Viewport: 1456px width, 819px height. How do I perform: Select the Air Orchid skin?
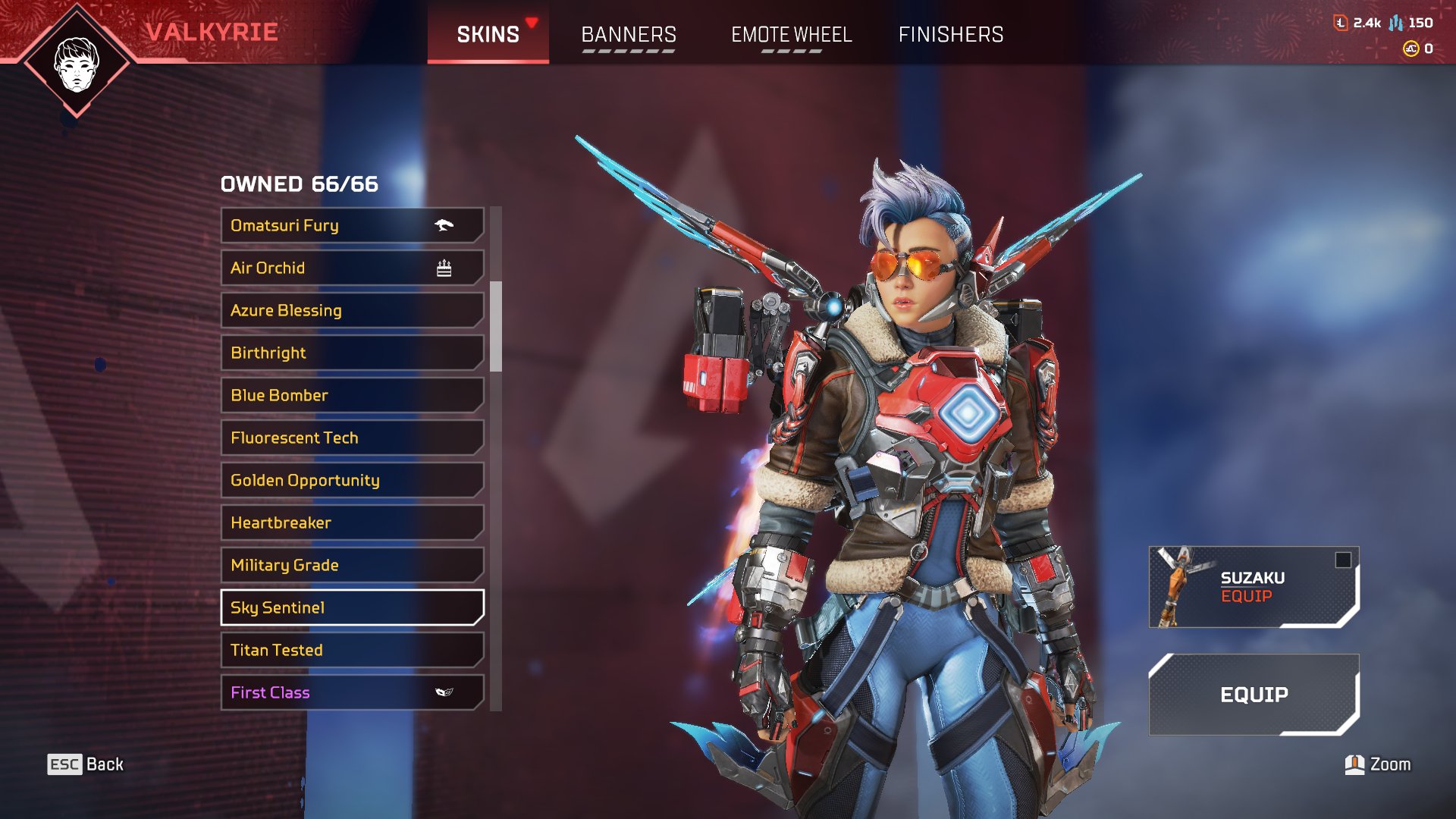(x=352, y=268)
